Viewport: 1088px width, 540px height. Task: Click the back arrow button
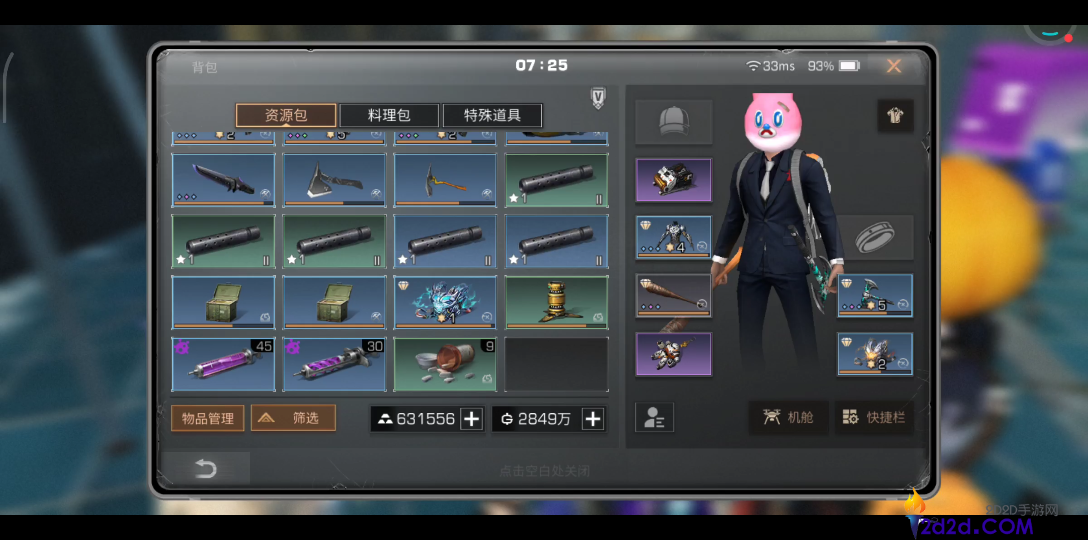pos(206,468)
